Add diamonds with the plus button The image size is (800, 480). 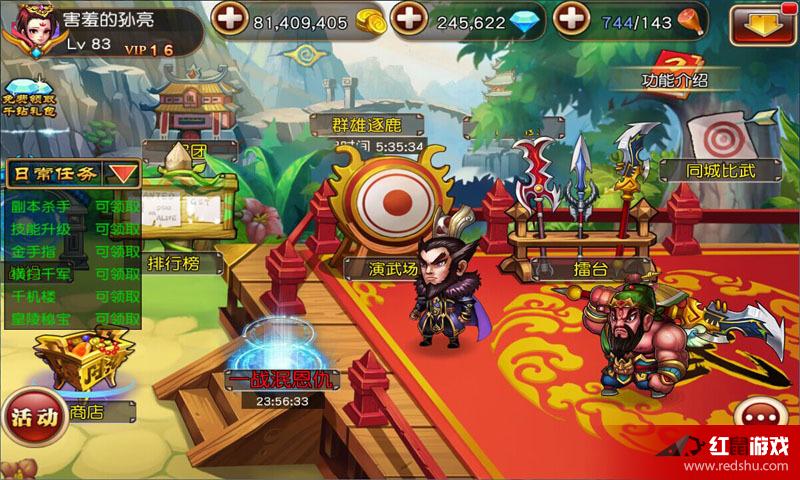[408, 19]
